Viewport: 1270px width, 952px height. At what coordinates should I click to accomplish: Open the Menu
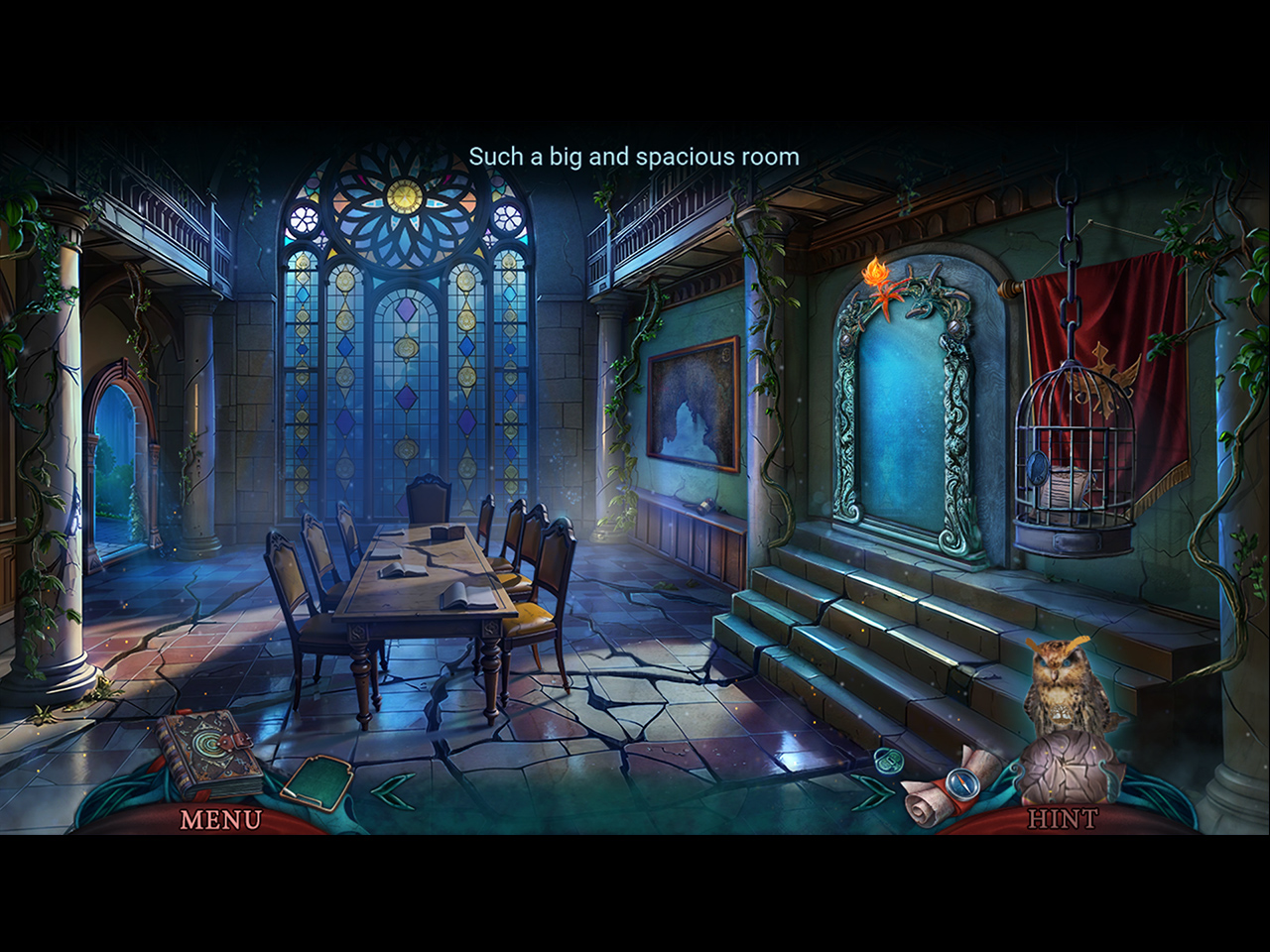pyautogui.click(x=220, y=819)
